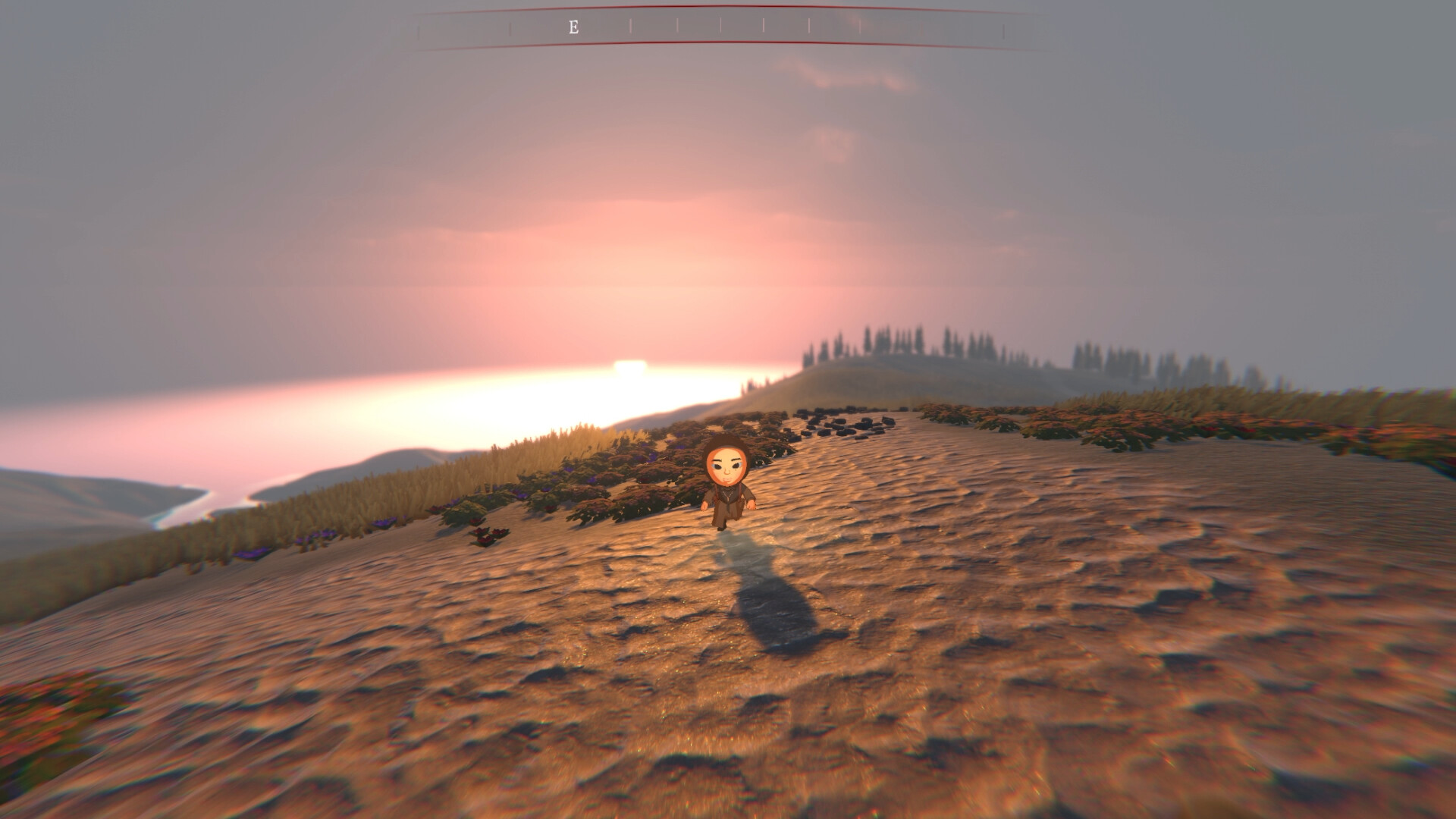This screenshot has width=1456, height=819.
Task: Click the tick mark left of the E
Action: tap(509, 27)
